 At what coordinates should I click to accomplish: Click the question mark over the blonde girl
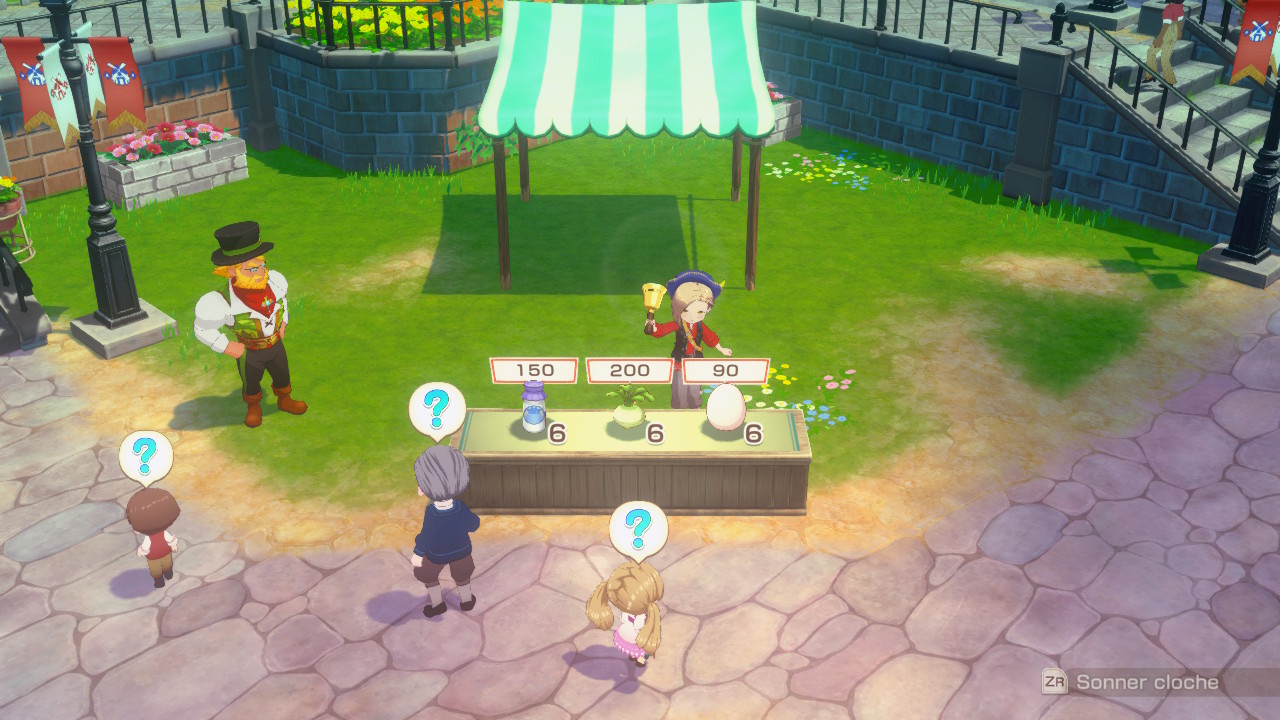638,525
